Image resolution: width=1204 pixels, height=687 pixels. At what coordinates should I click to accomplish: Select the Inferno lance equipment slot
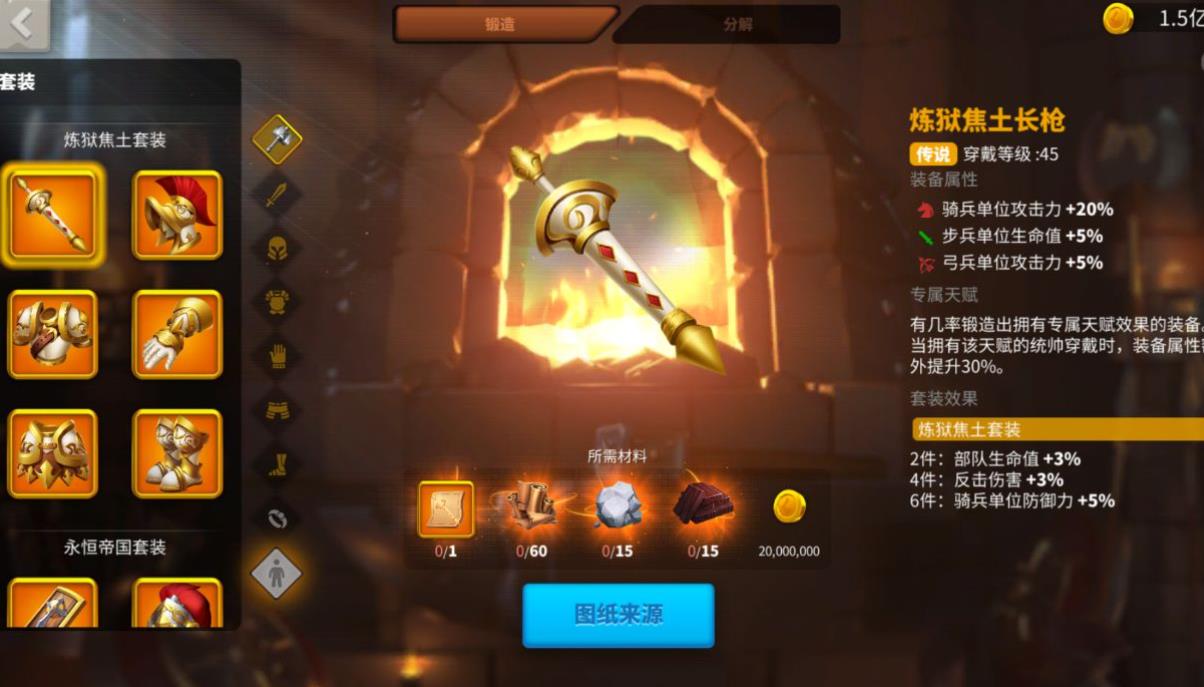[x=53, y=214]
